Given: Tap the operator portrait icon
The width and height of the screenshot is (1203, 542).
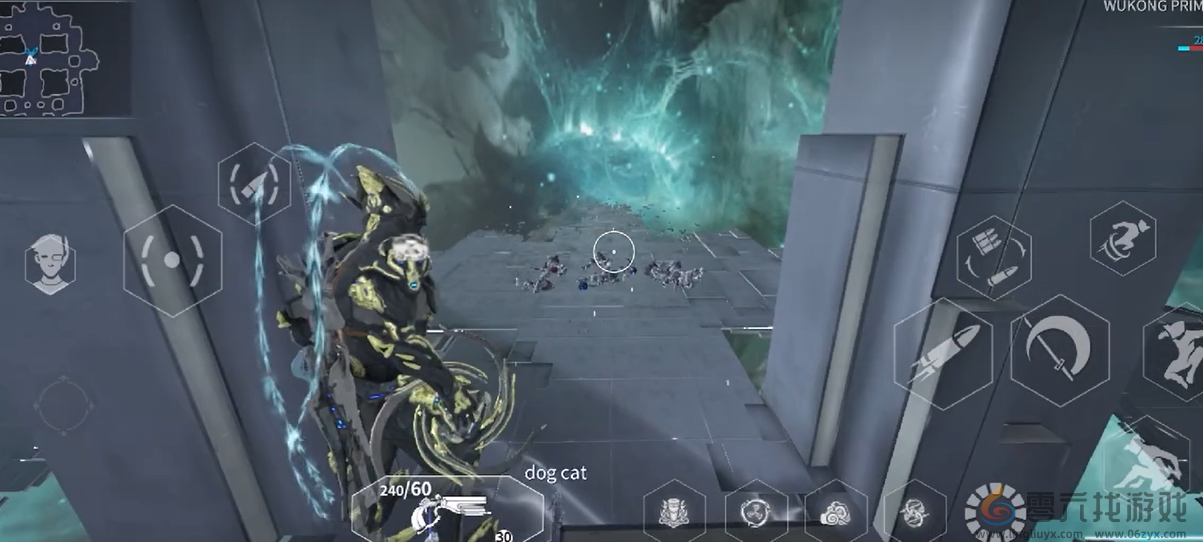Looking at the screenshot, I should click(x=50, y=264).
